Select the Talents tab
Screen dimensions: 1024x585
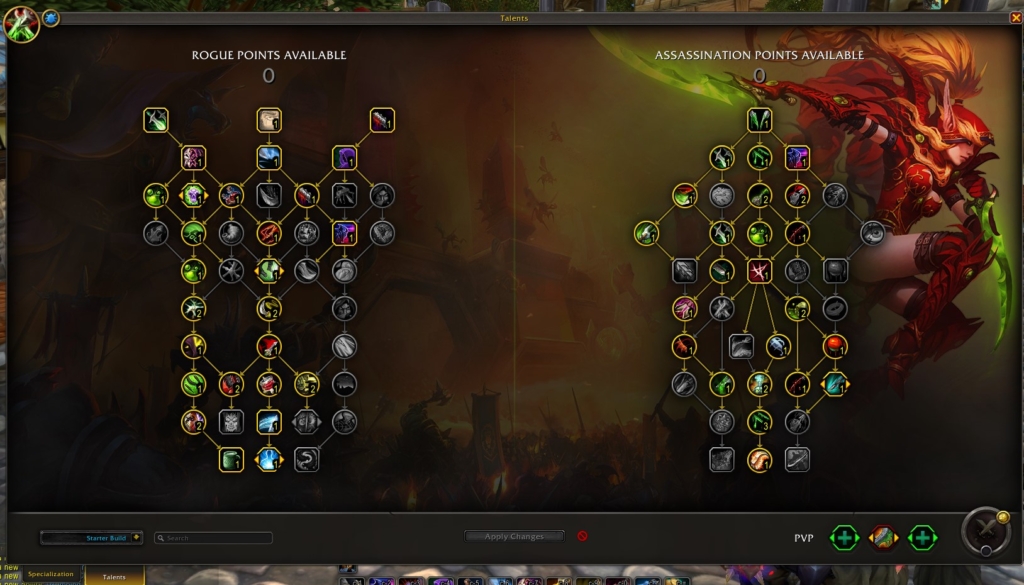[x=114, y=577]
